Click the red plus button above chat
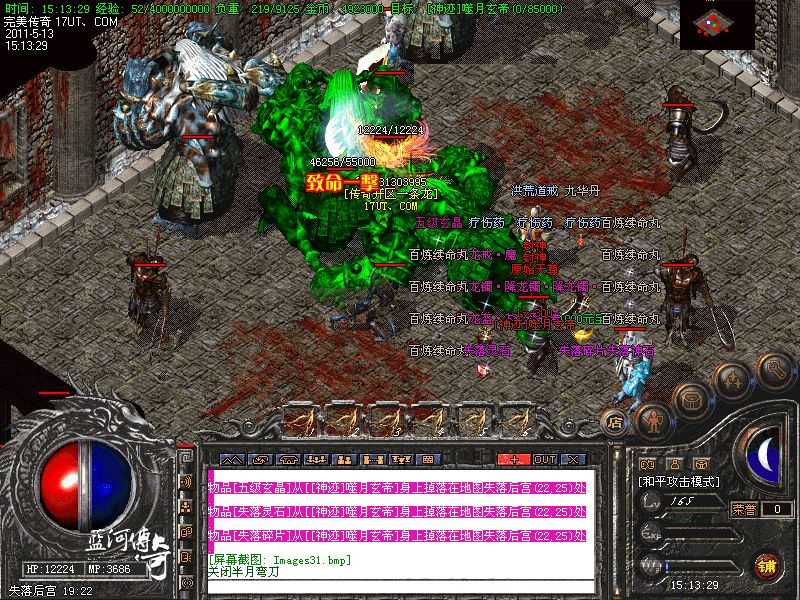 tap(514, 459)
